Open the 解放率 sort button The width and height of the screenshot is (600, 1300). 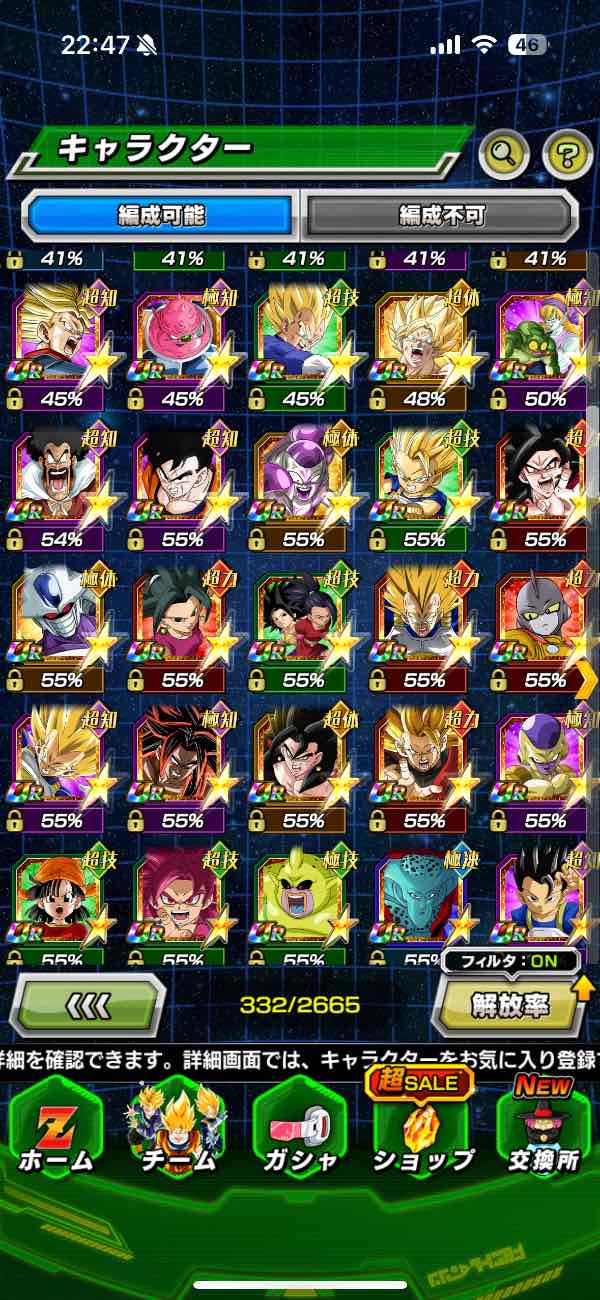click(x=507, y=1007)
